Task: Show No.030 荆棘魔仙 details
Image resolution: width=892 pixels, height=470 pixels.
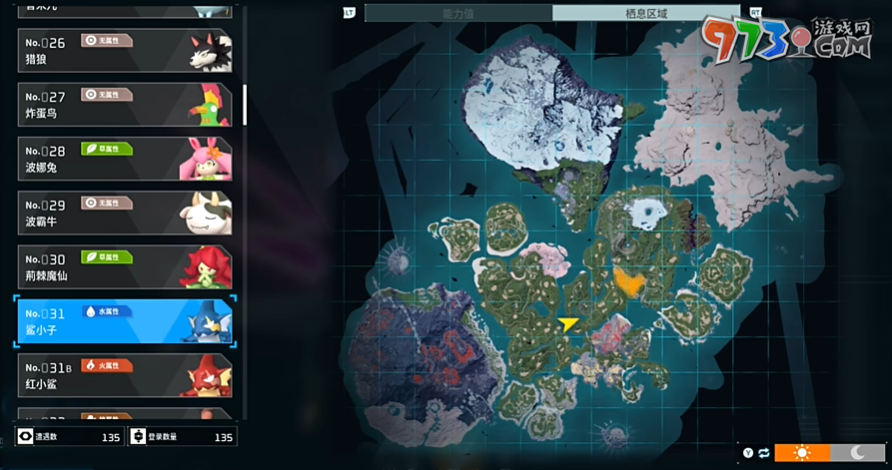Action: point(125,266)
